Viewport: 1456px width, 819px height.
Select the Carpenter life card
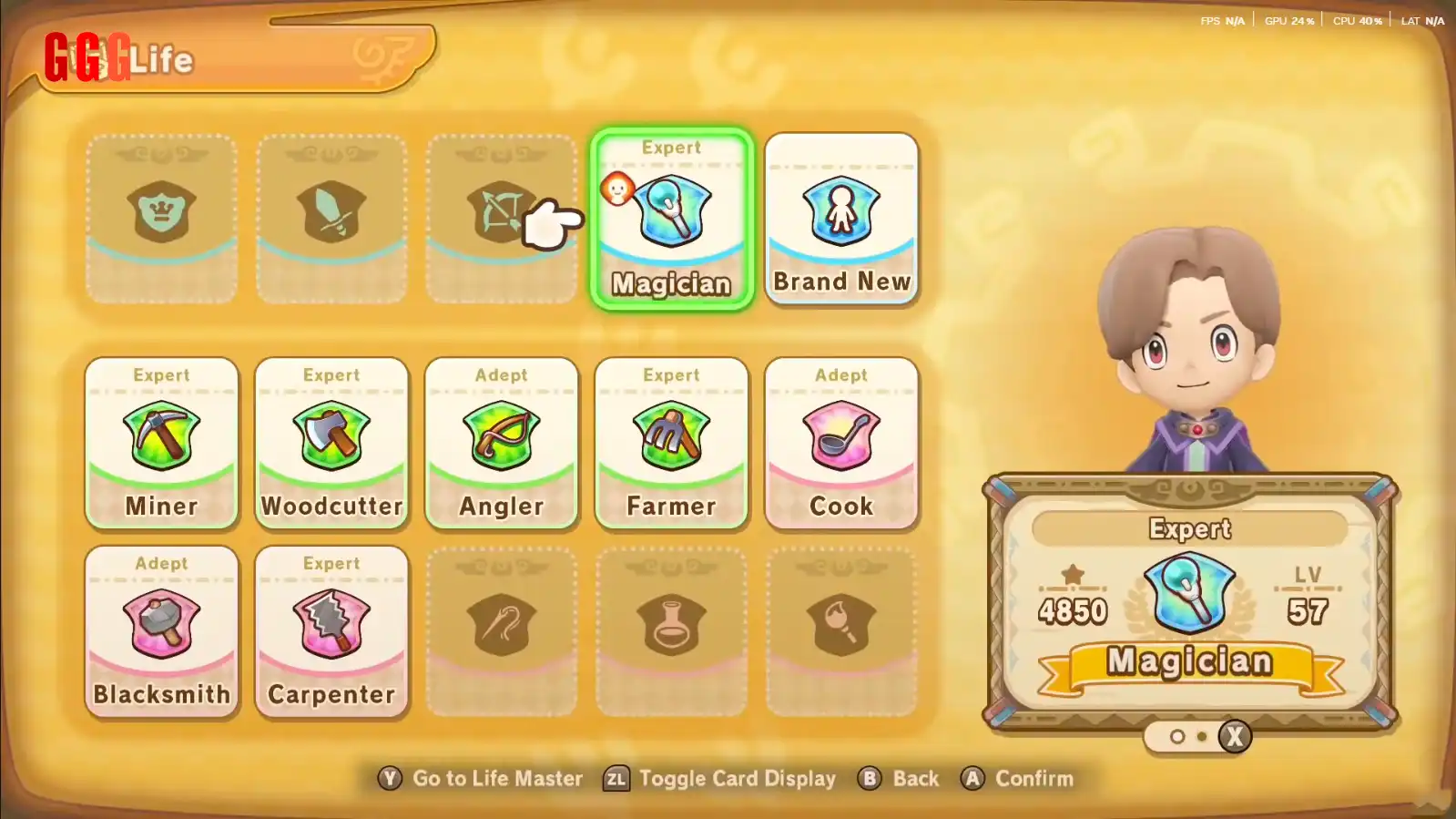point(331,631)
